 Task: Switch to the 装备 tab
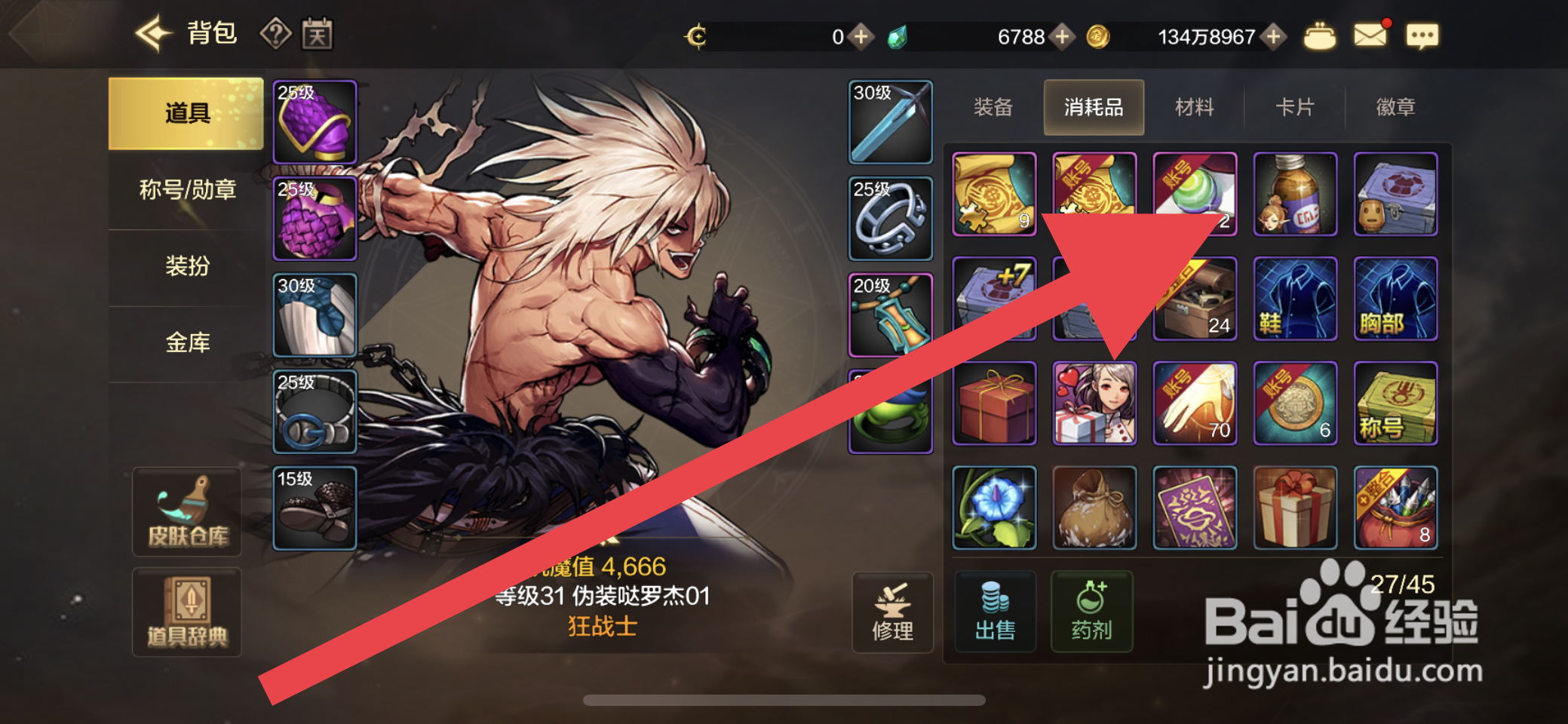pyautogui.click(x=993, y=107)
